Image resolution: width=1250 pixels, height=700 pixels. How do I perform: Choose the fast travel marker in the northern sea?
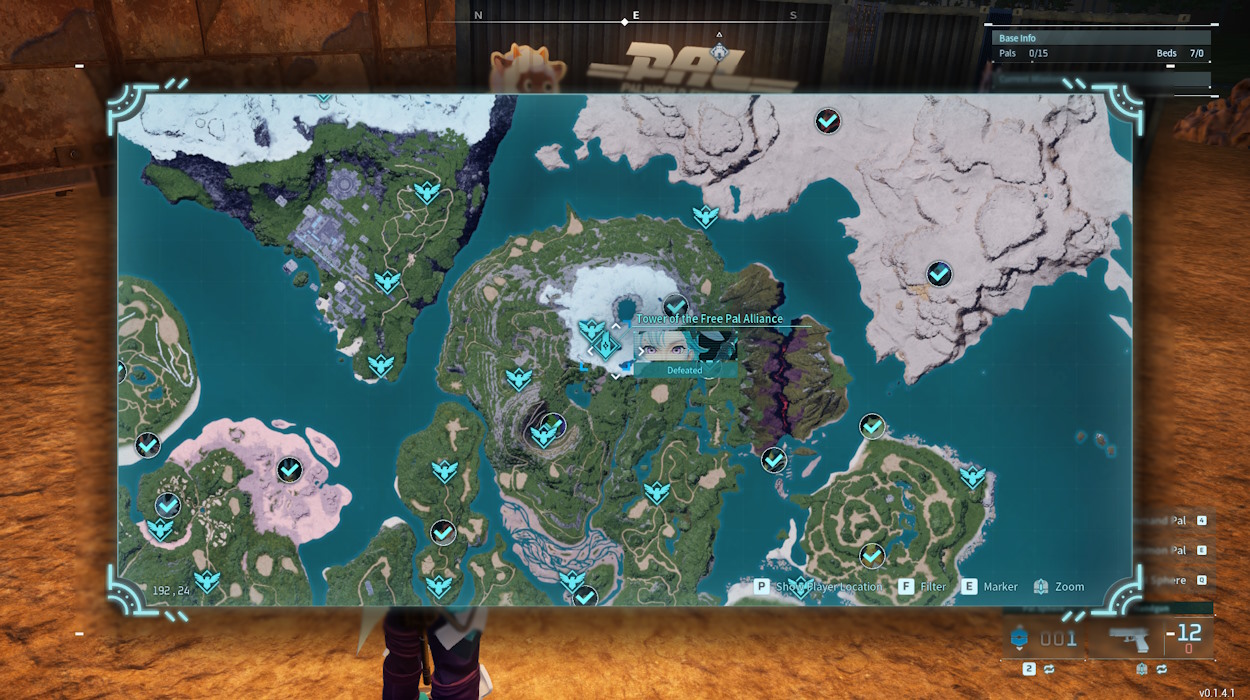(706, 216)
